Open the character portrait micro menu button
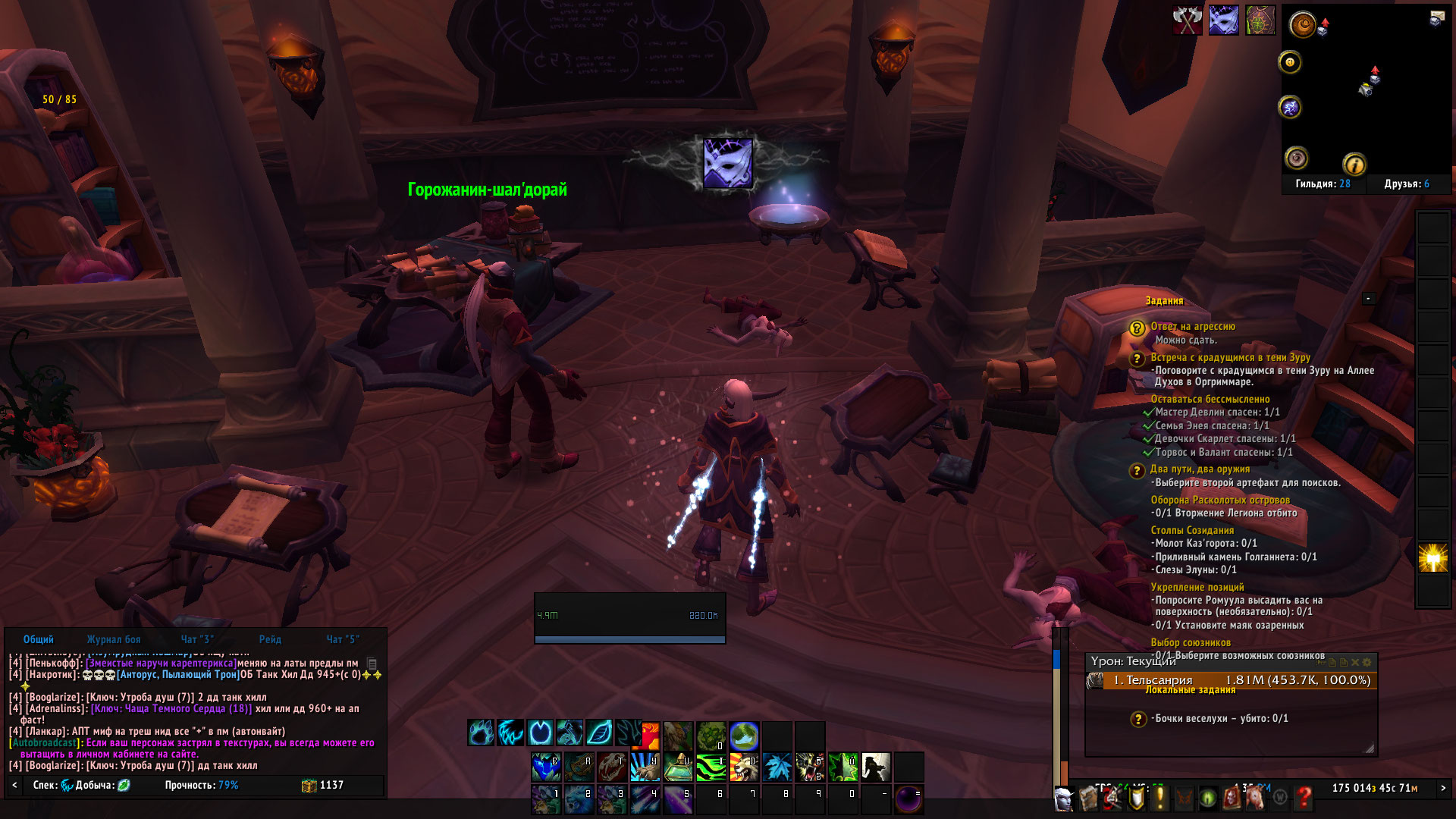Viewport: 1456px width, 819px height. (1064, 798)
